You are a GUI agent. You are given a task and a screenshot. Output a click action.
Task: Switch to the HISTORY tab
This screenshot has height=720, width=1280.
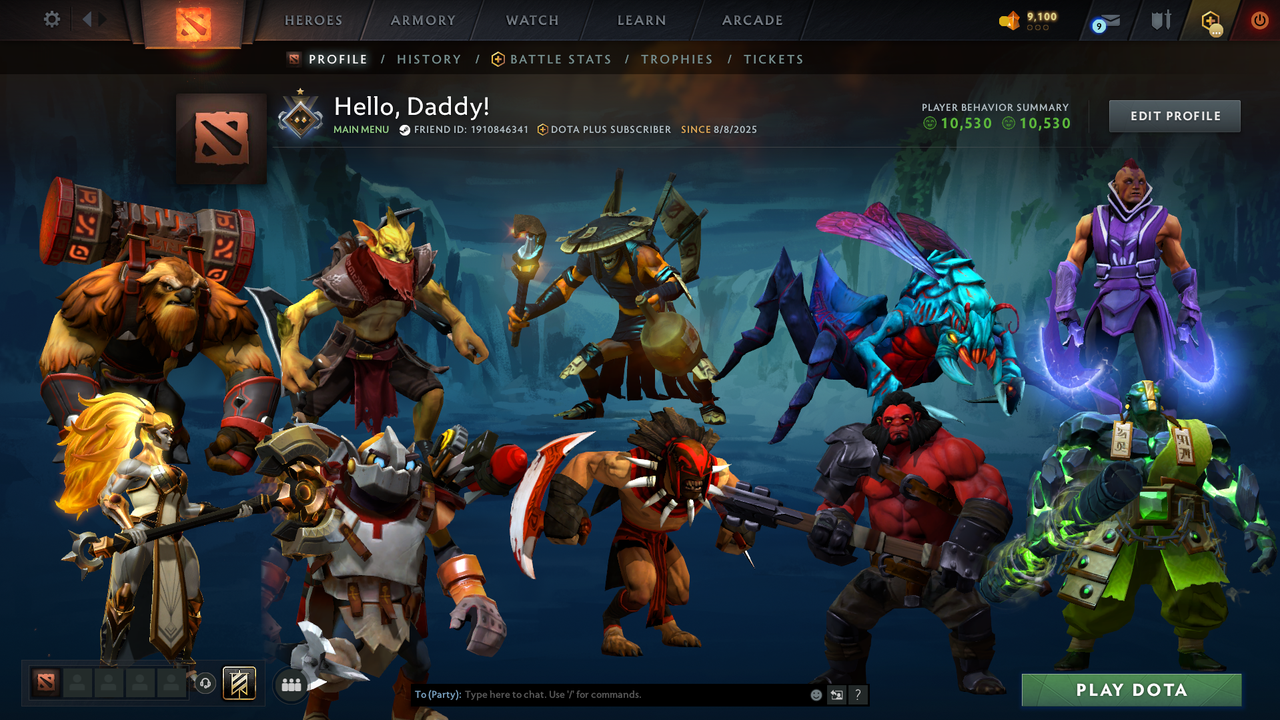click(429, 59)
